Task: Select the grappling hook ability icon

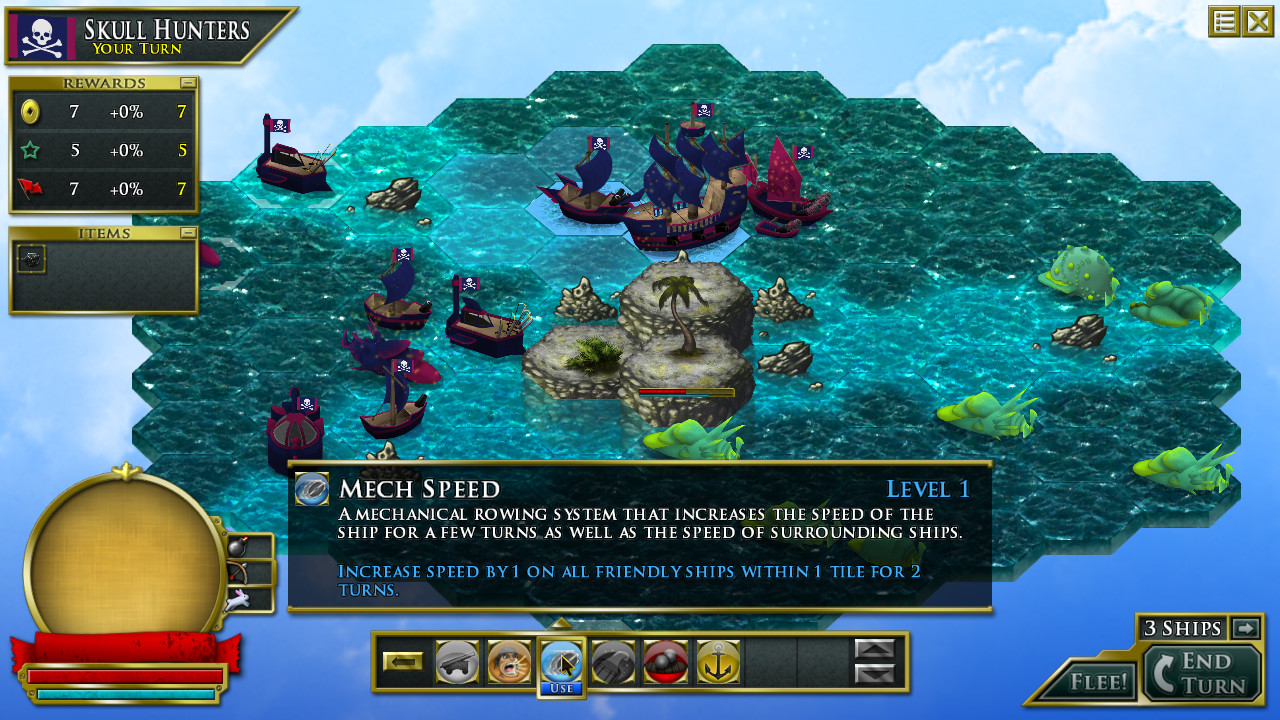Action: coord(613,662)
